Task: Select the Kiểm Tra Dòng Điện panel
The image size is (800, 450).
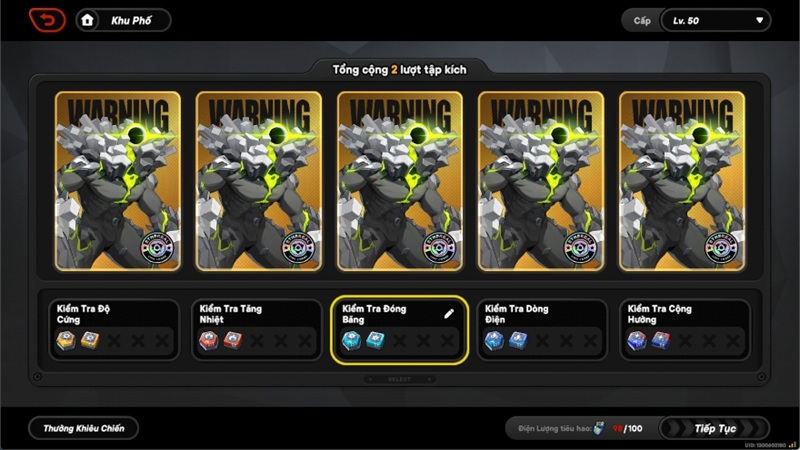Action: tap(542, 330)
